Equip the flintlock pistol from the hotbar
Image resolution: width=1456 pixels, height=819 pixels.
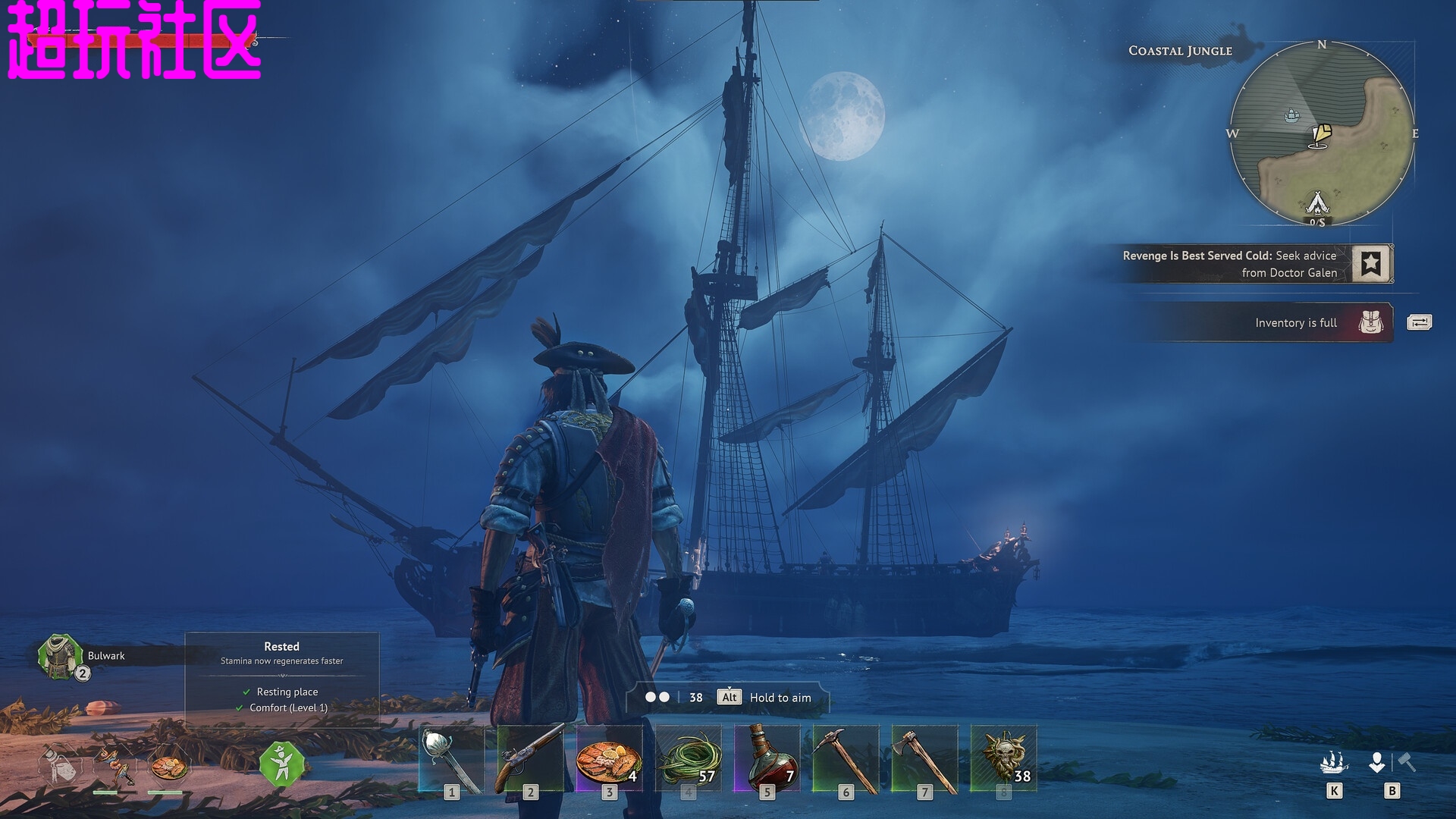(530, 760)
